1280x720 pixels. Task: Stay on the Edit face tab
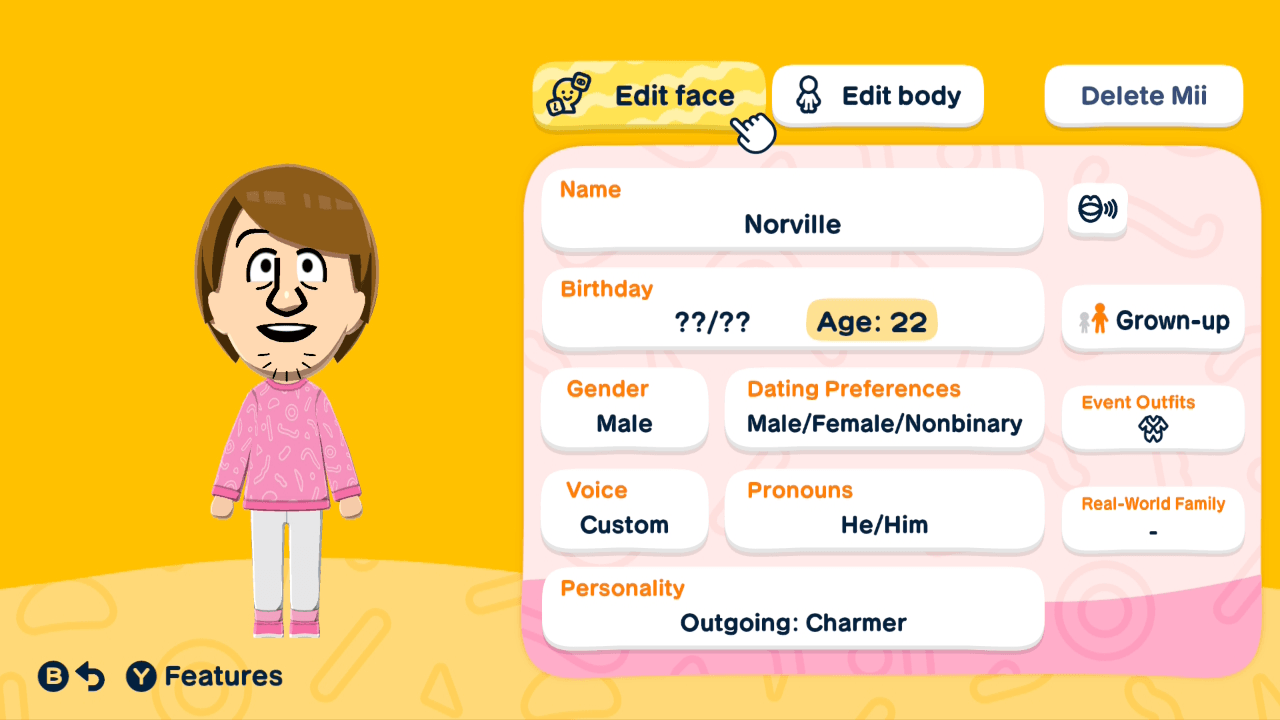[649, 95]
